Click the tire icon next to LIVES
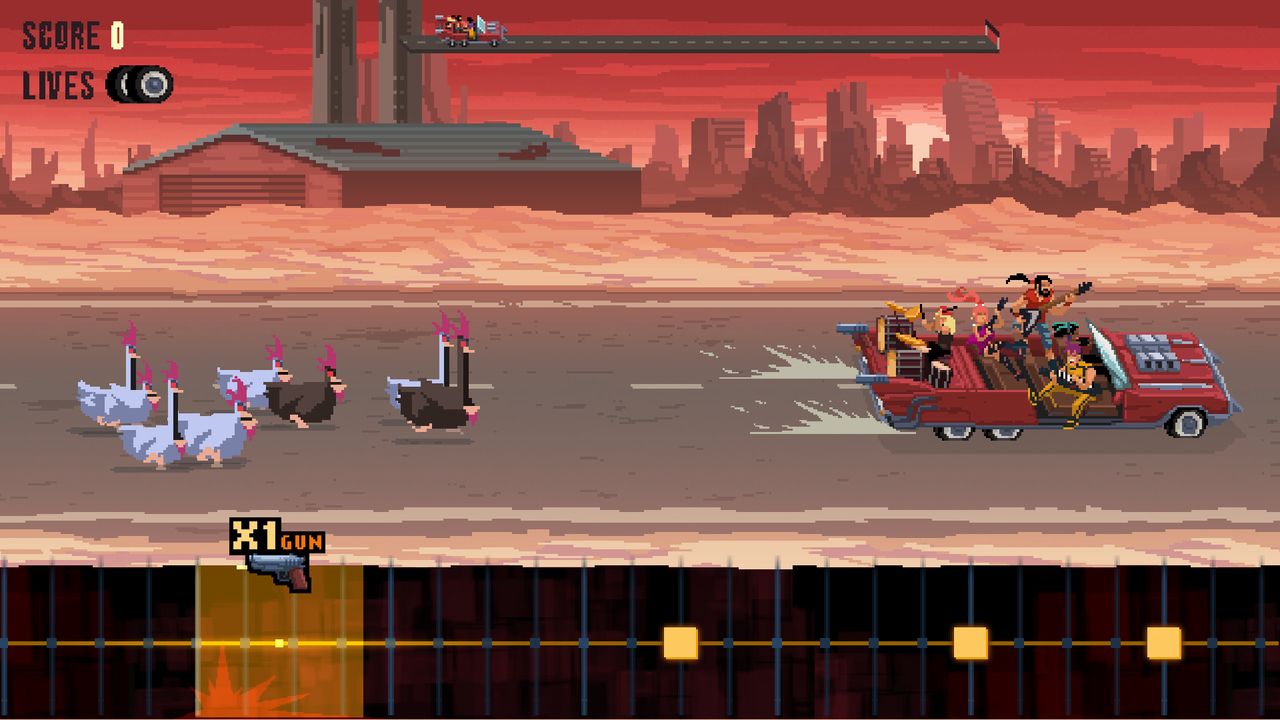Screen dimensions: 1280x720 [138, 85]
